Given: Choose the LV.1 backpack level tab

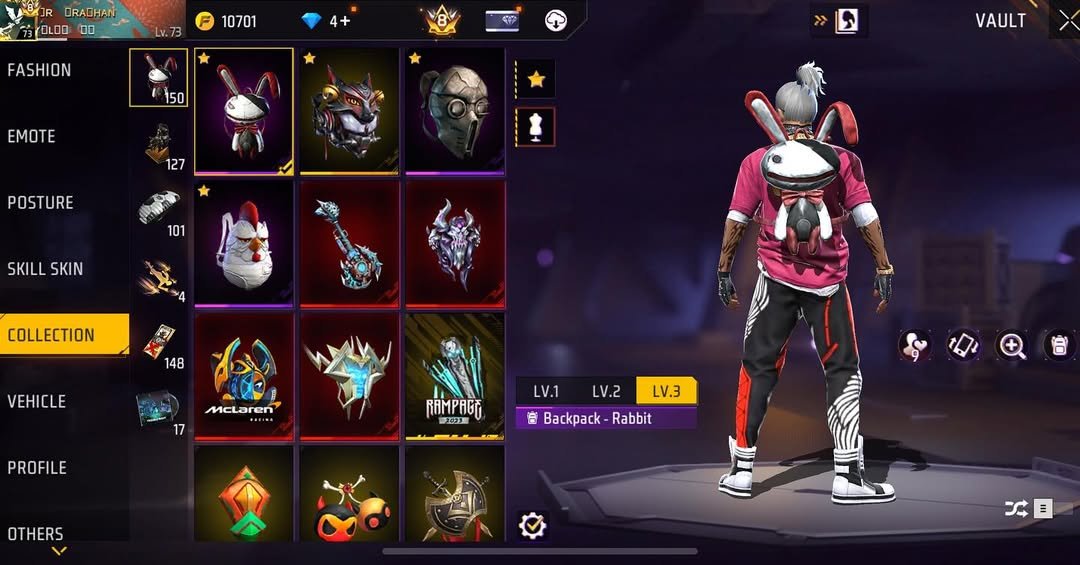Looking at the screenshot, I should coord(546,391).
